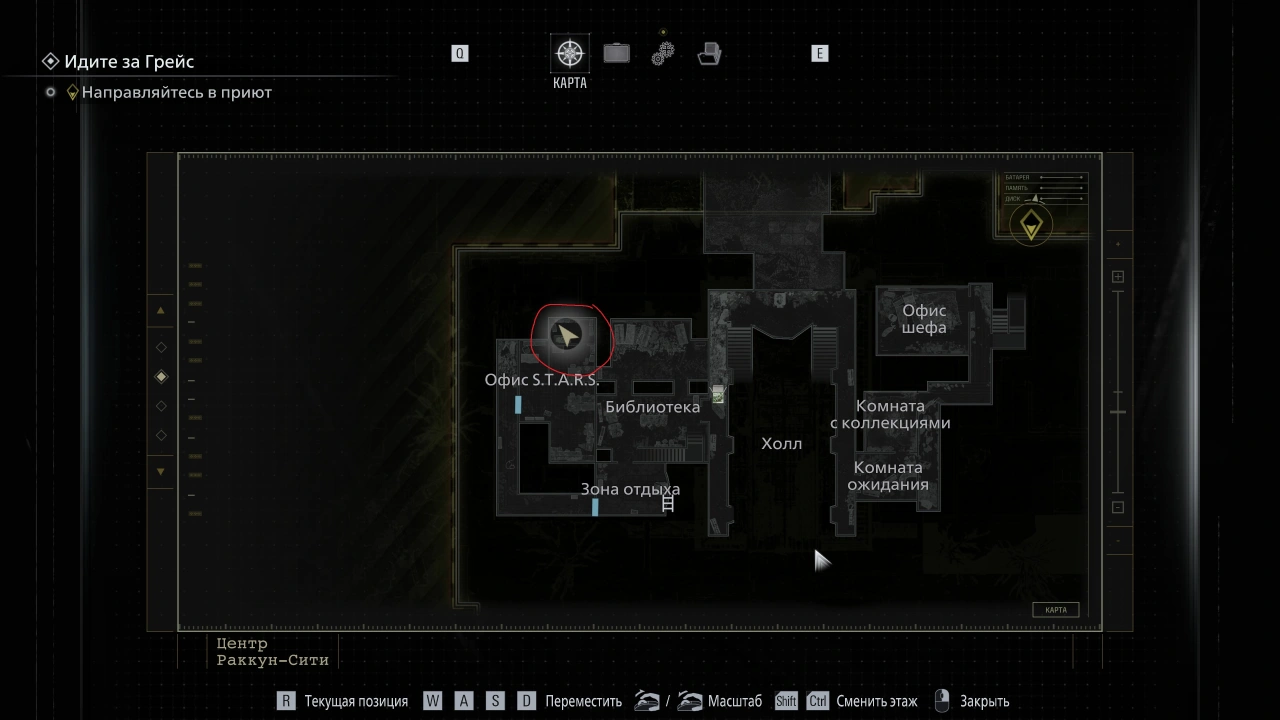Open the file folder tab
Screen dimensions: 1280x720
(x=710, y=53)
